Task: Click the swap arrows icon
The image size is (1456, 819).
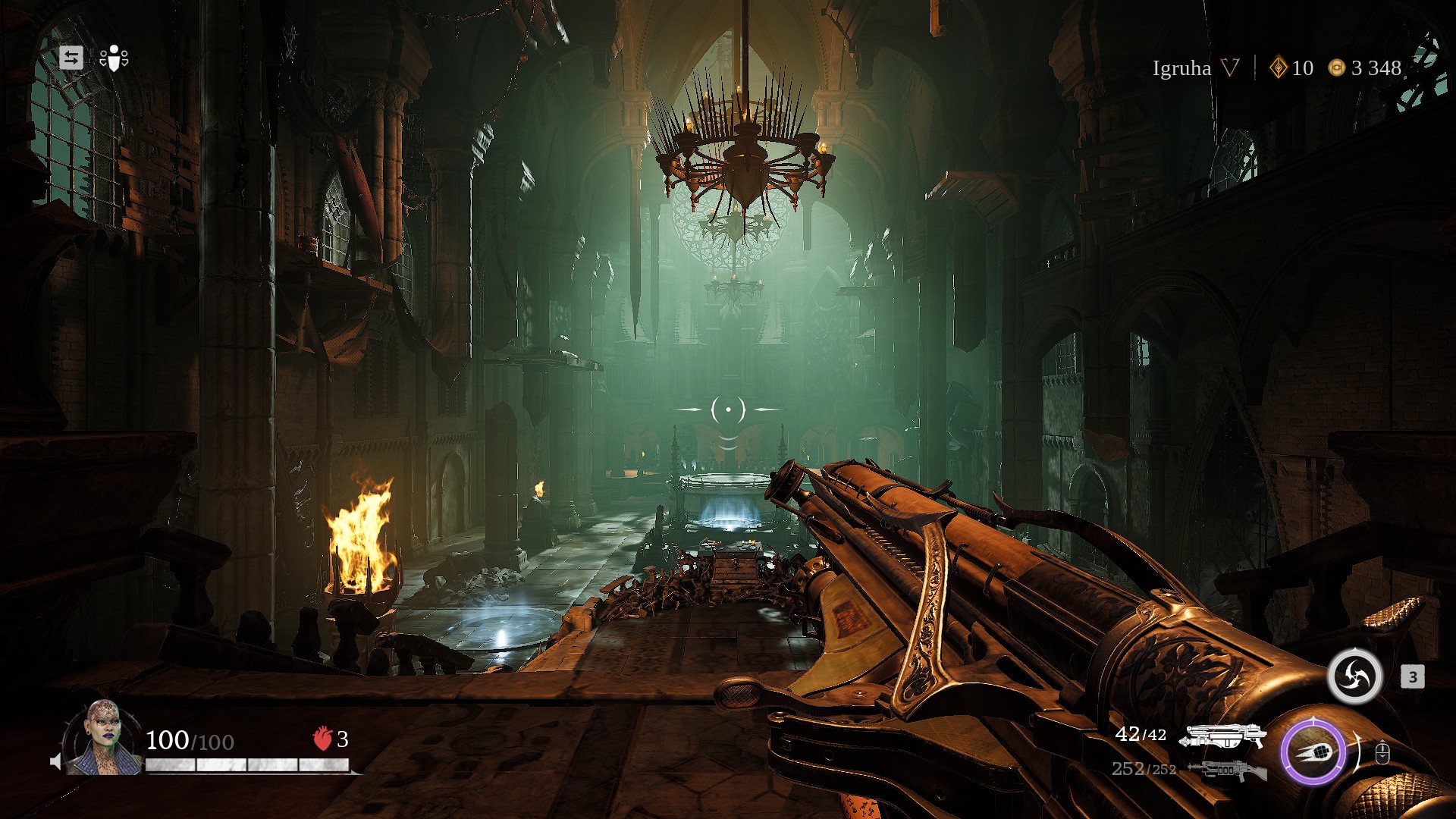Action: pos(71,58)
